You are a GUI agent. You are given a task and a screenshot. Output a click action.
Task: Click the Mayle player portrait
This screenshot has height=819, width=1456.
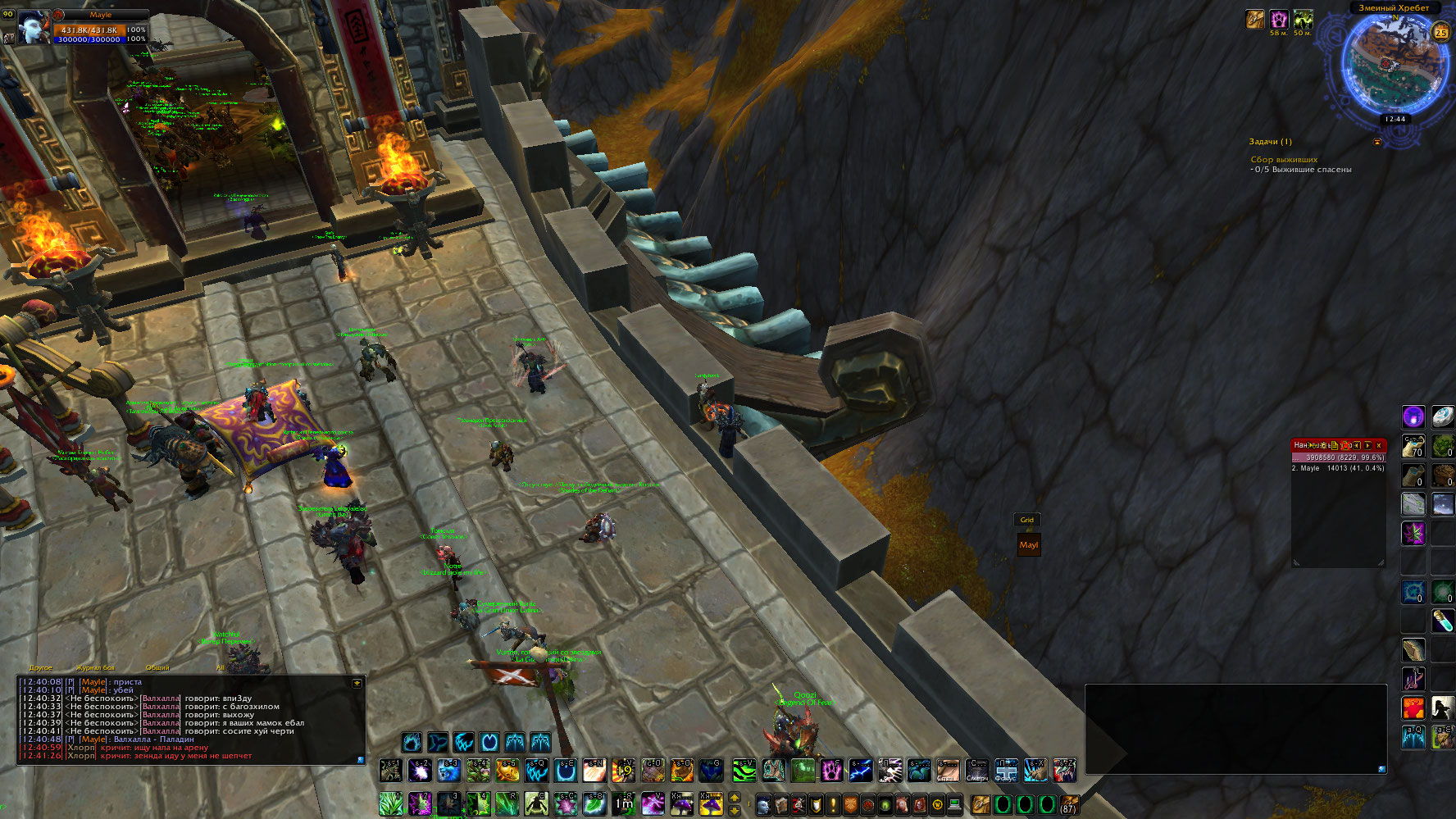click(34, 27)
